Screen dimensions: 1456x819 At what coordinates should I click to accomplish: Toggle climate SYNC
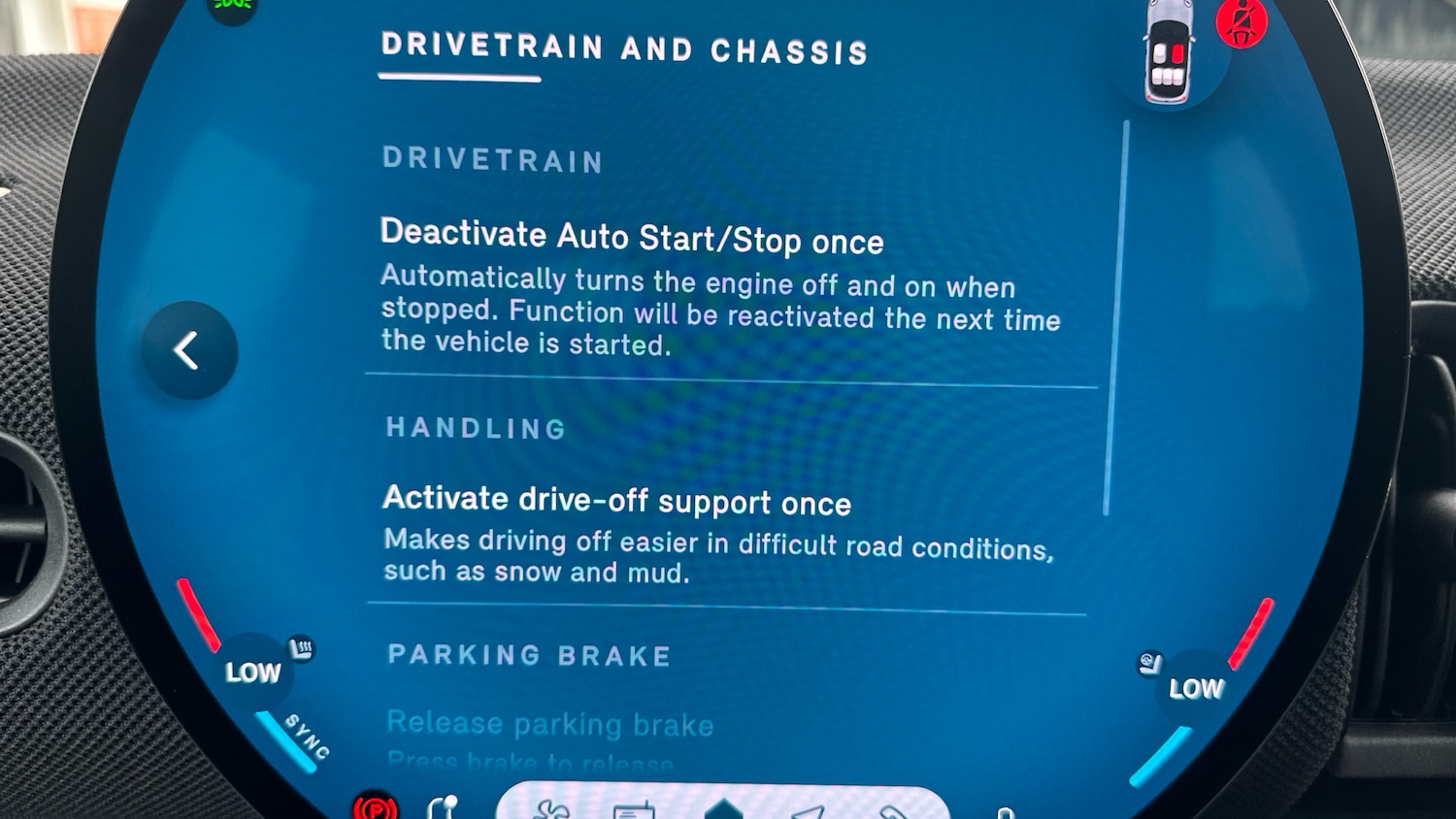tap(307, 737)
